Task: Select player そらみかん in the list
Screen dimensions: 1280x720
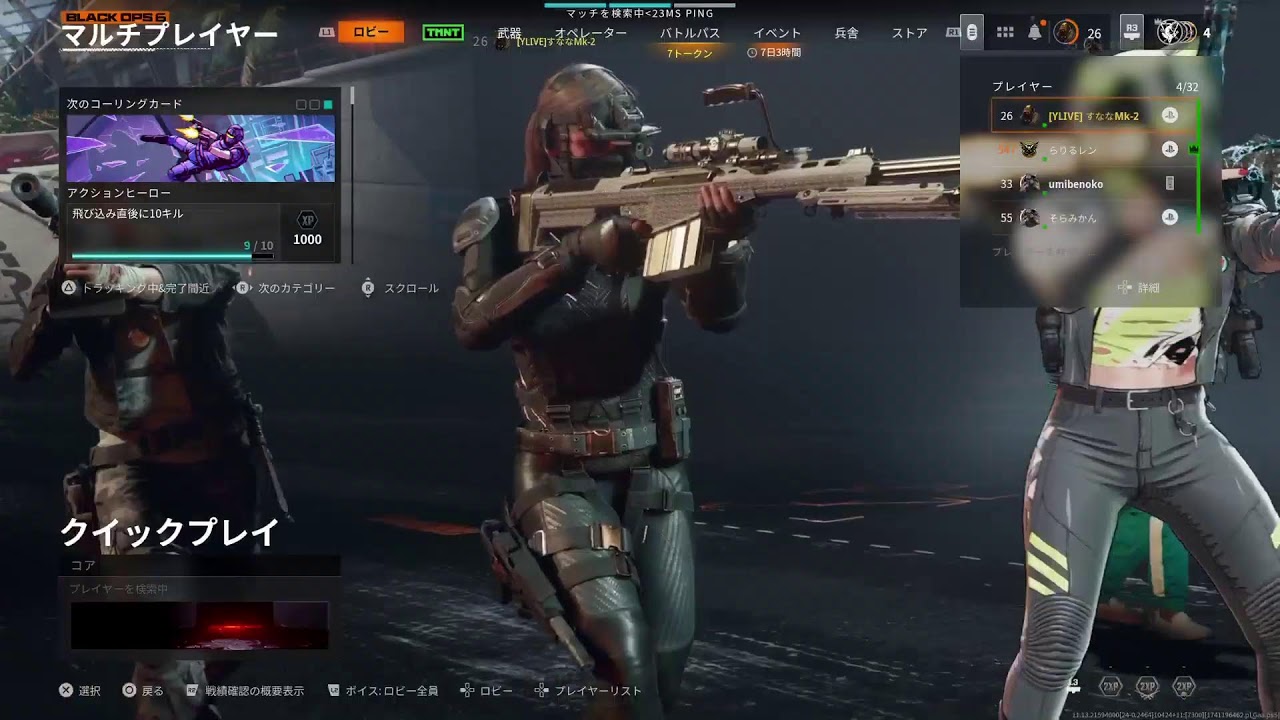Action: [x=1075, y=218]
